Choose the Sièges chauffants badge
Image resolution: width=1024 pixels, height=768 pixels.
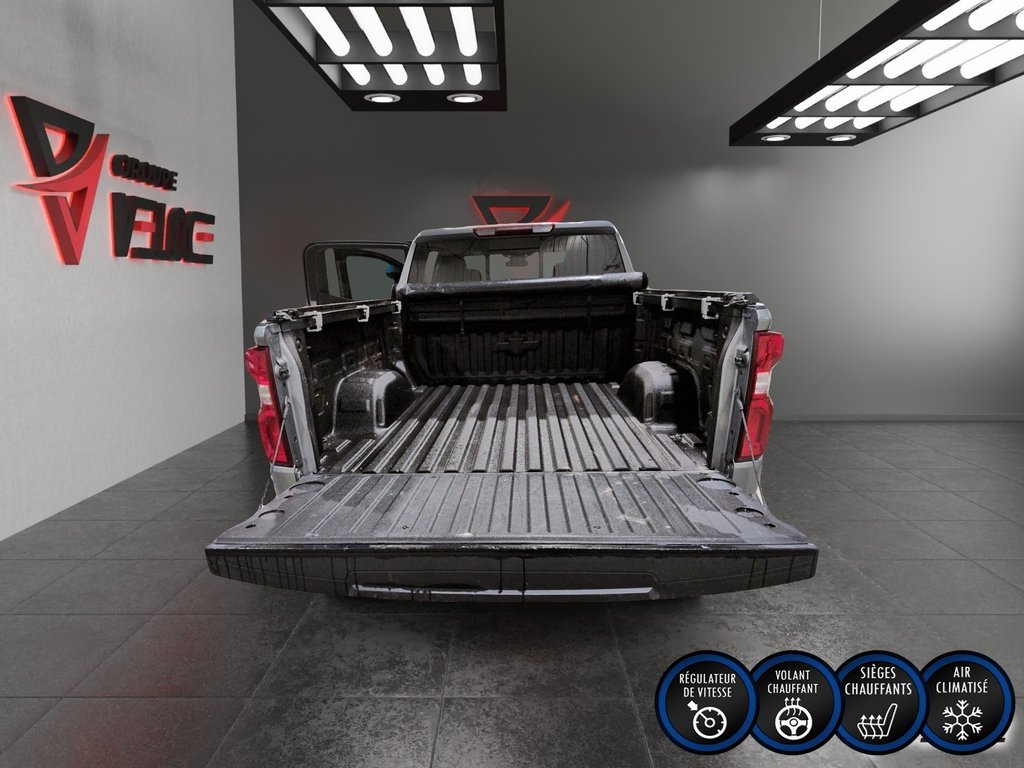click(878, 702)
